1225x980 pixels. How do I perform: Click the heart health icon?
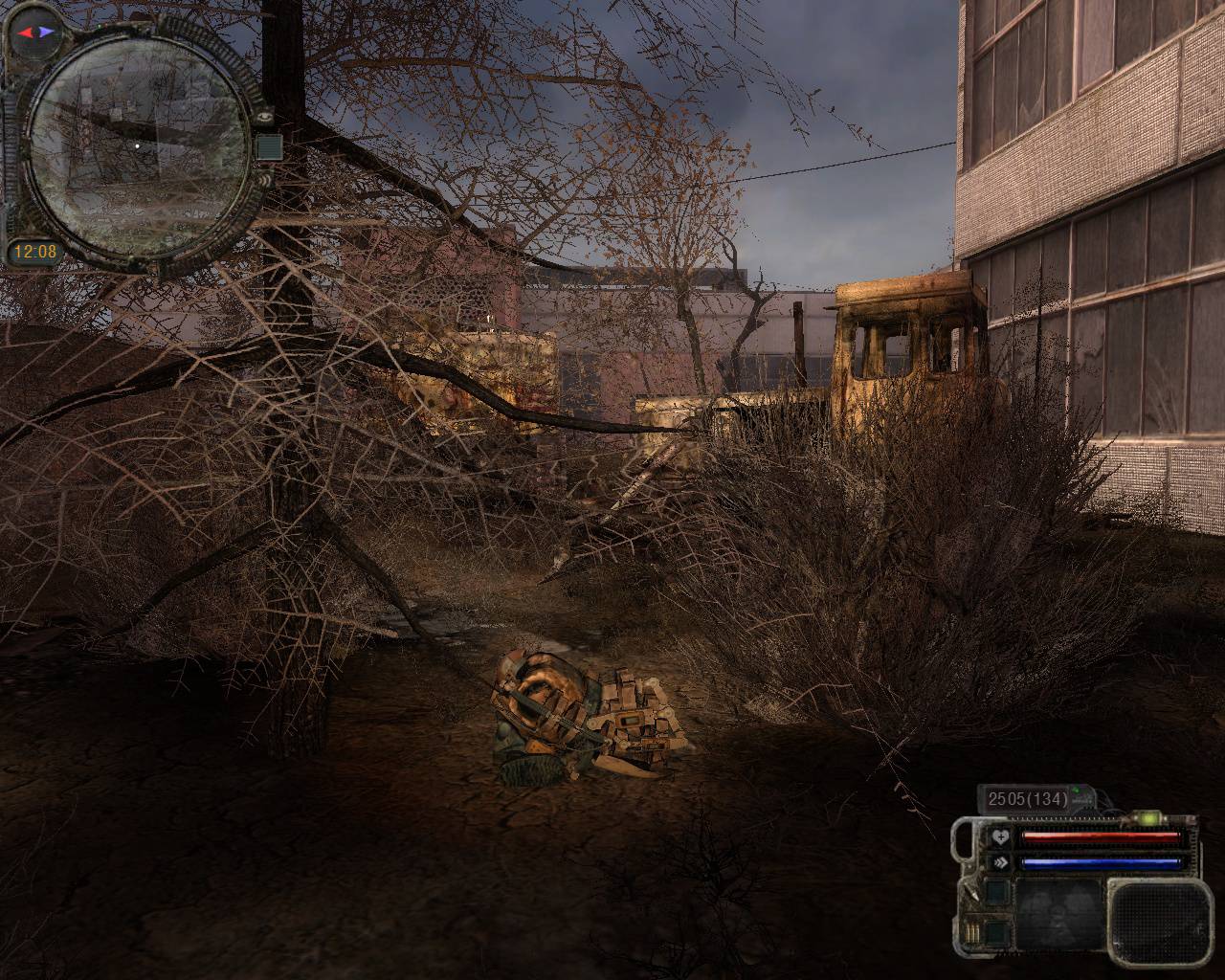pyautogui.click(x=1001, y=836)
